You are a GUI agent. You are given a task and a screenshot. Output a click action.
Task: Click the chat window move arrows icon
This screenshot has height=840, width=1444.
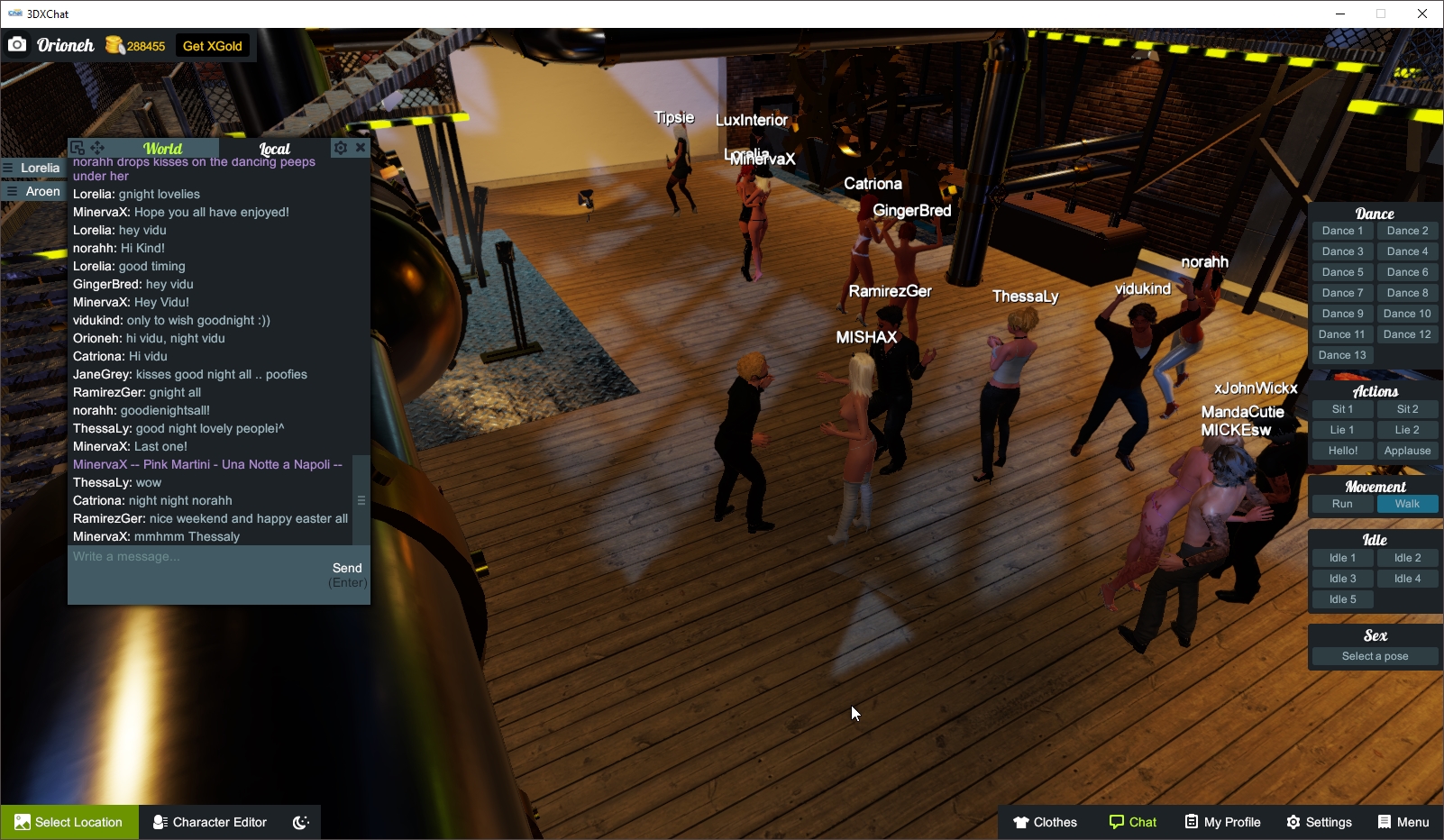(x=97, y=146)
